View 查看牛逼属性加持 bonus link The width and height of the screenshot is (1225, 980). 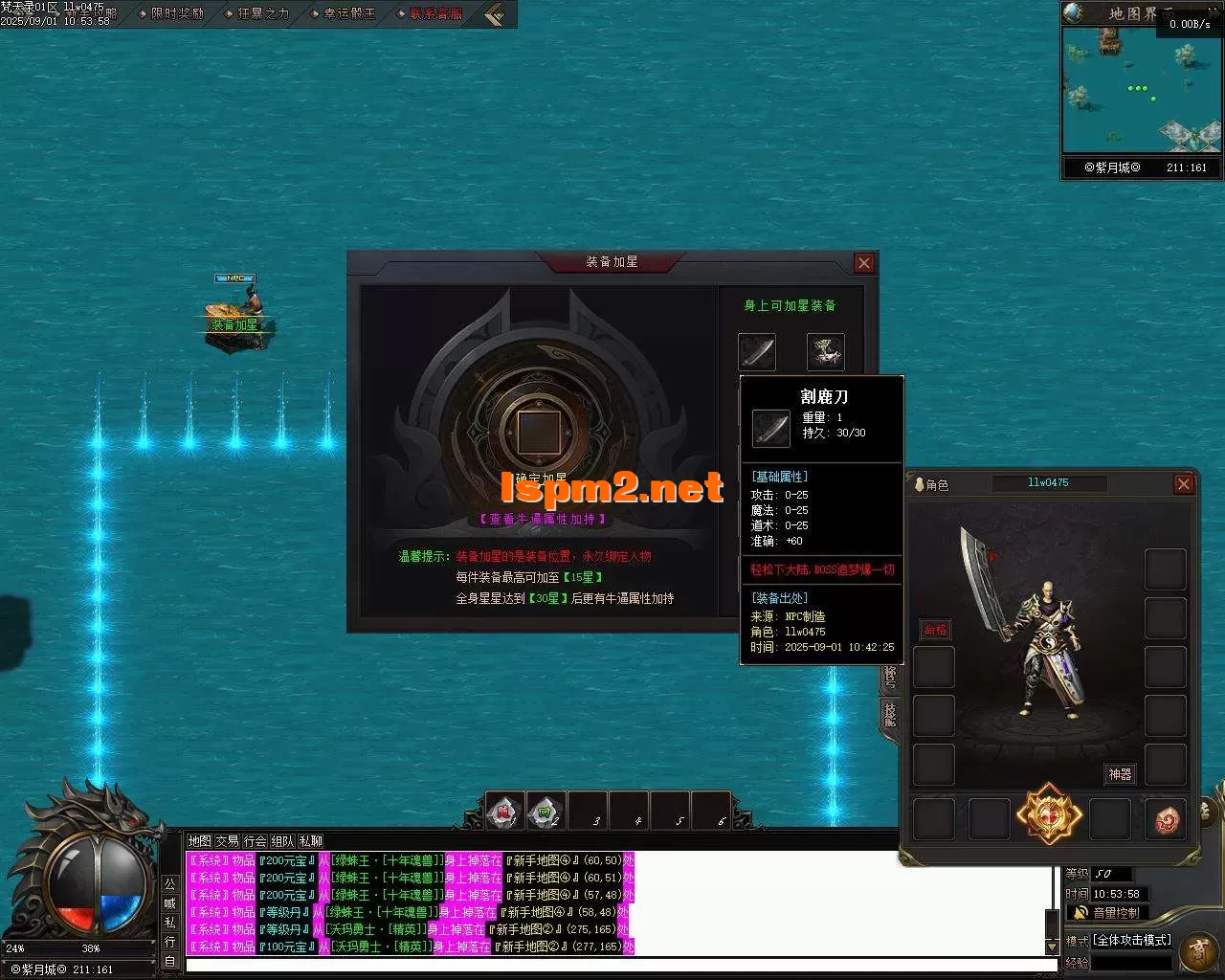[542, 519]
